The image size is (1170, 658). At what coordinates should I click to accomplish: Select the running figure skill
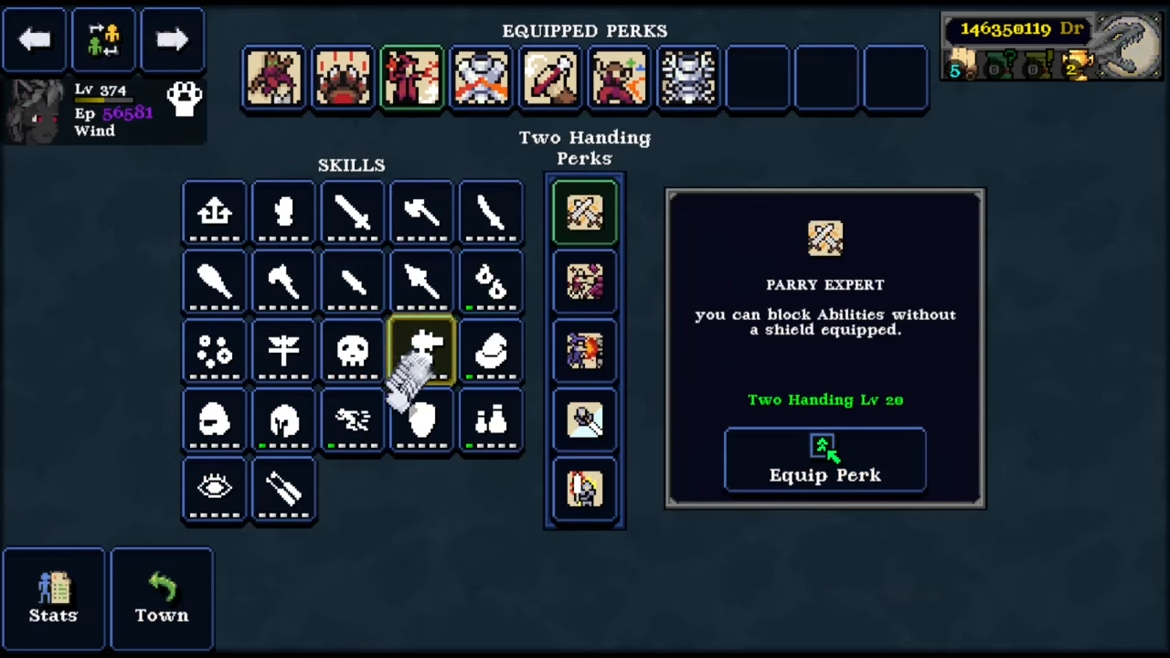[352, 421]
